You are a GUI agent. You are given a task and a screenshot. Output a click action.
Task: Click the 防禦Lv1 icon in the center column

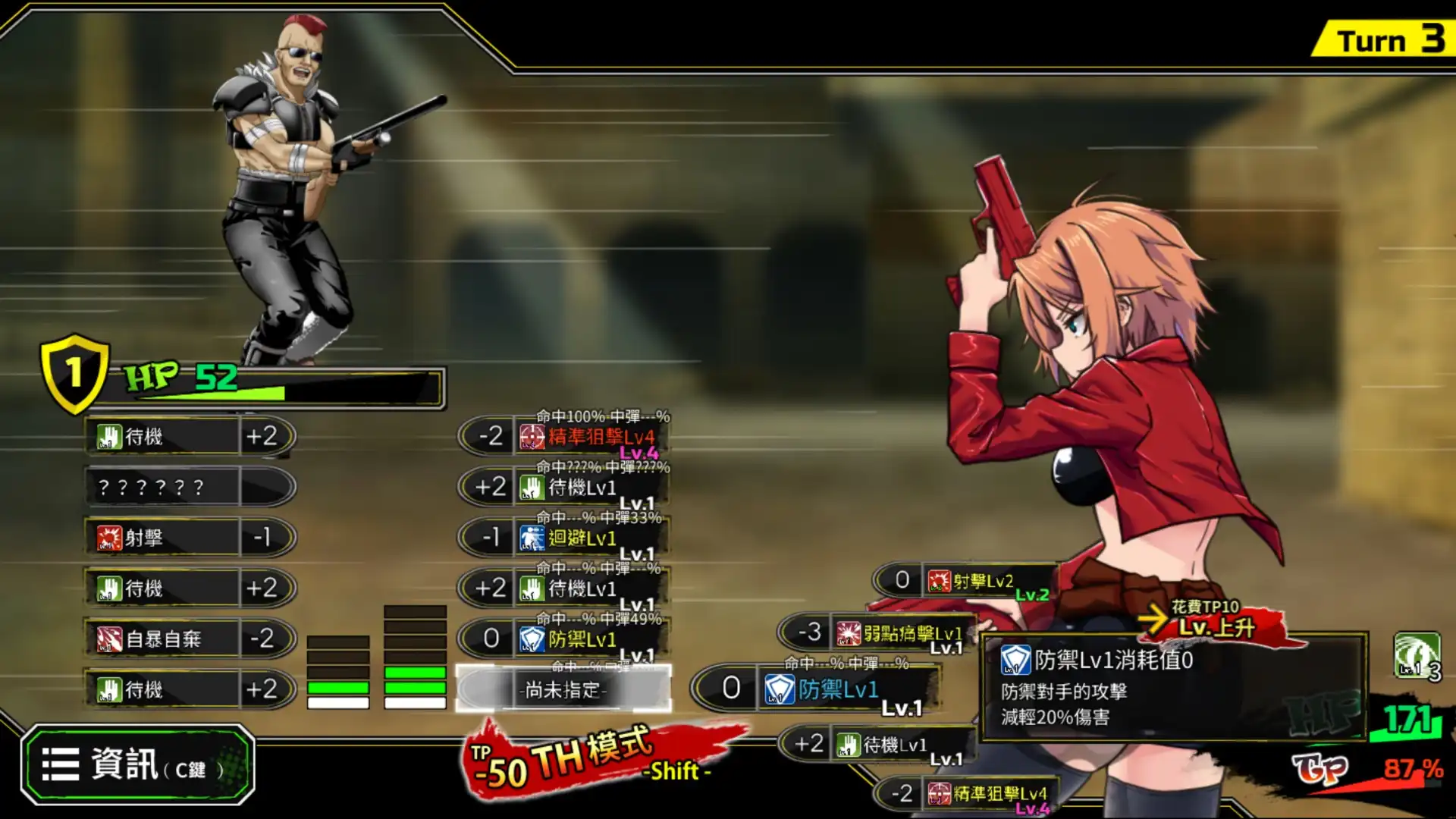coord(531,639)
